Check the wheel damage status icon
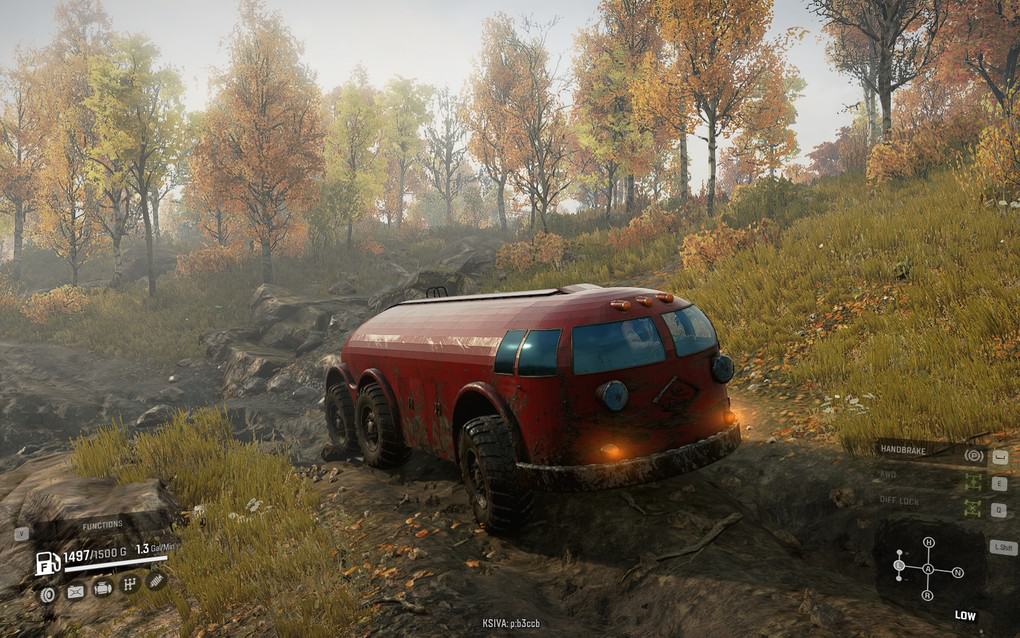 pos(47,593)
